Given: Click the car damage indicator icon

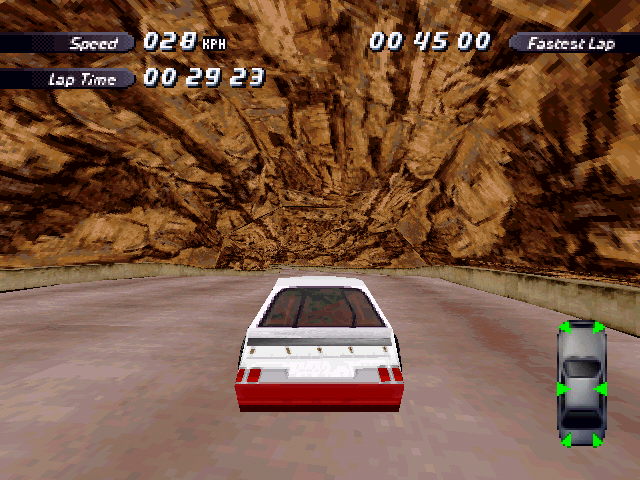Looking at the screenshot, I should 581,384.
